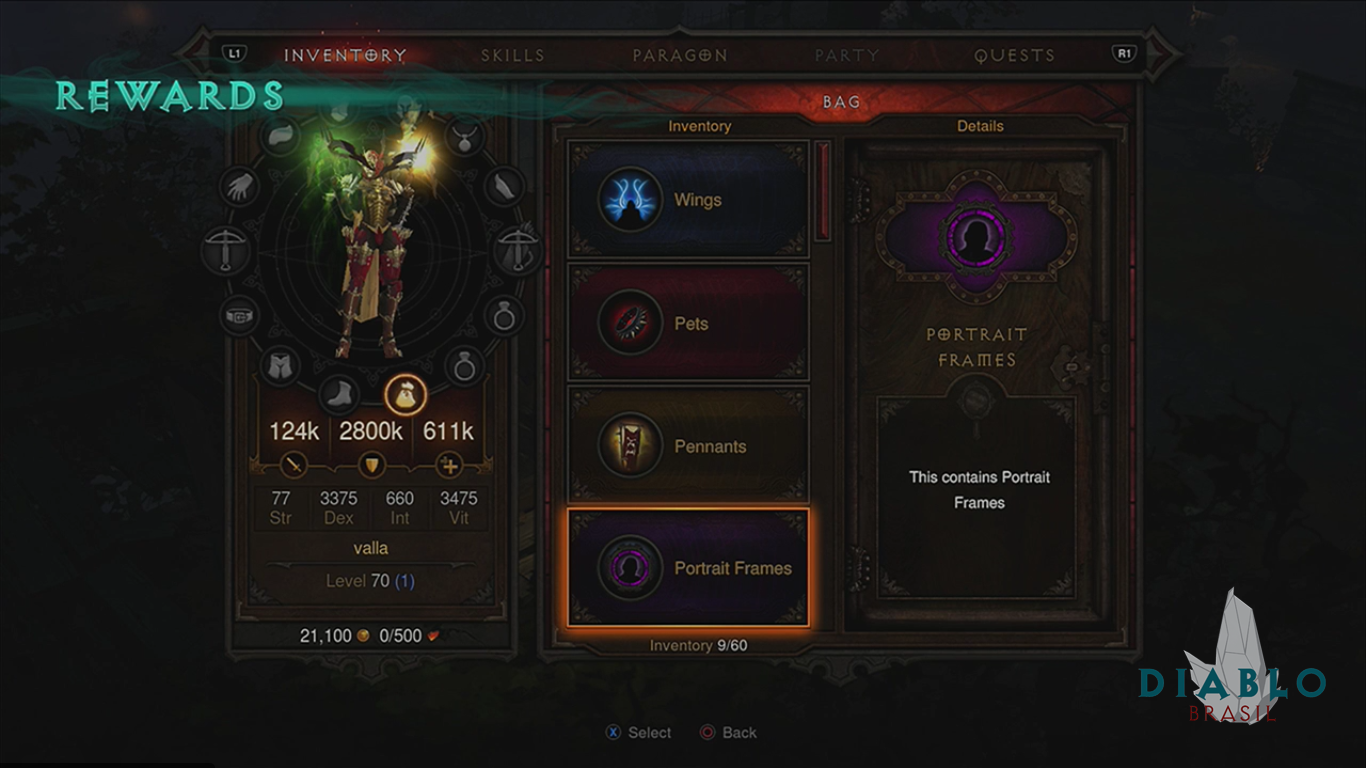Click the inventory list scrollbar
The height and width of the screenshot is (768, 1366).
[x=824, y=191]
